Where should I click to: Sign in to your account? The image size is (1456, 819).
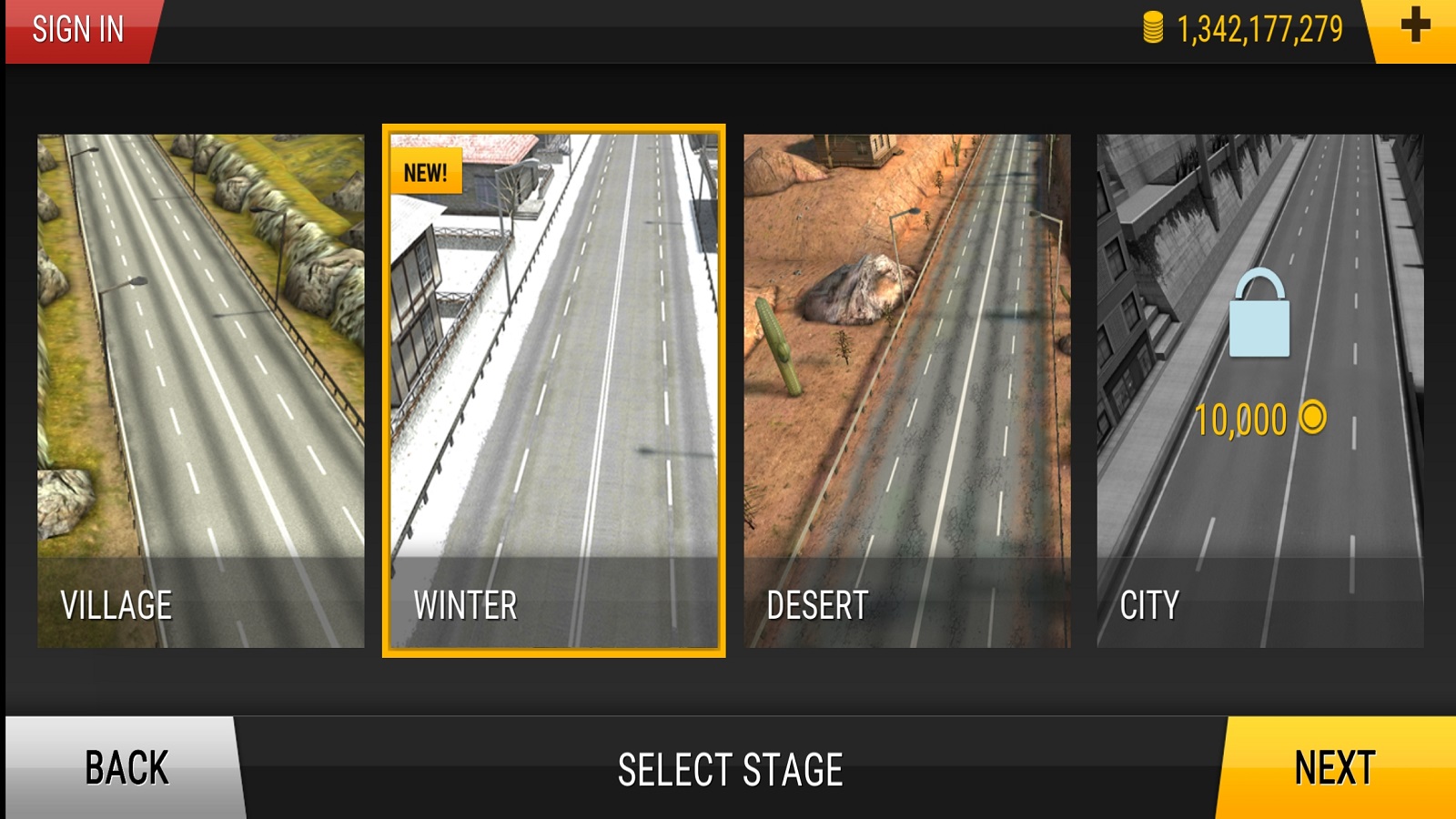(x=79, y=30)
